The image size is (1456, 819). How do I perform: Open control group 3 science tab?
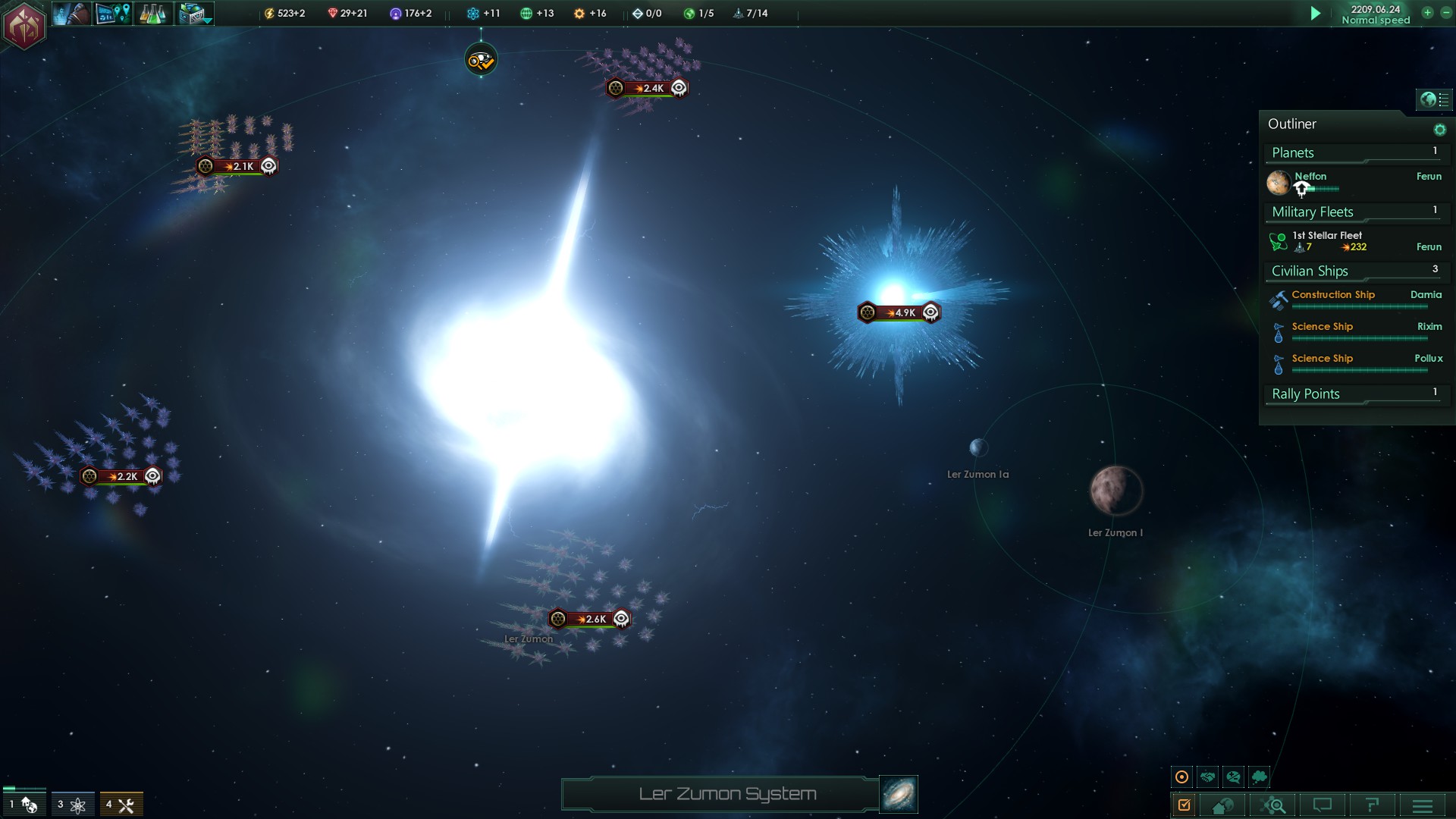73,805
